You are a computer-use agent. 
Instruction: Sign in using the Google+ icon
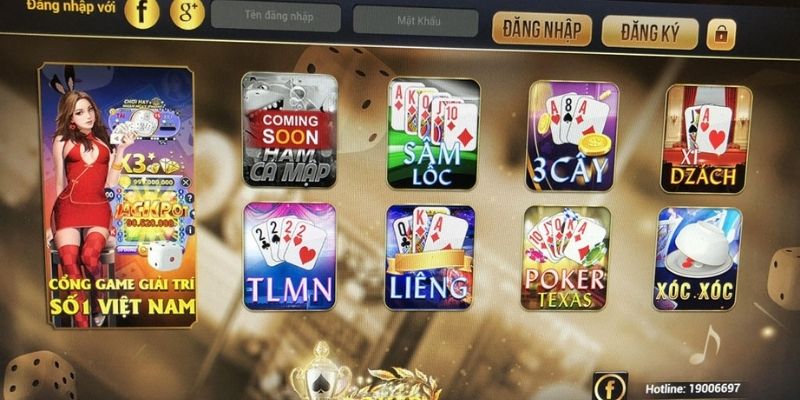click(x=186, y=13)
